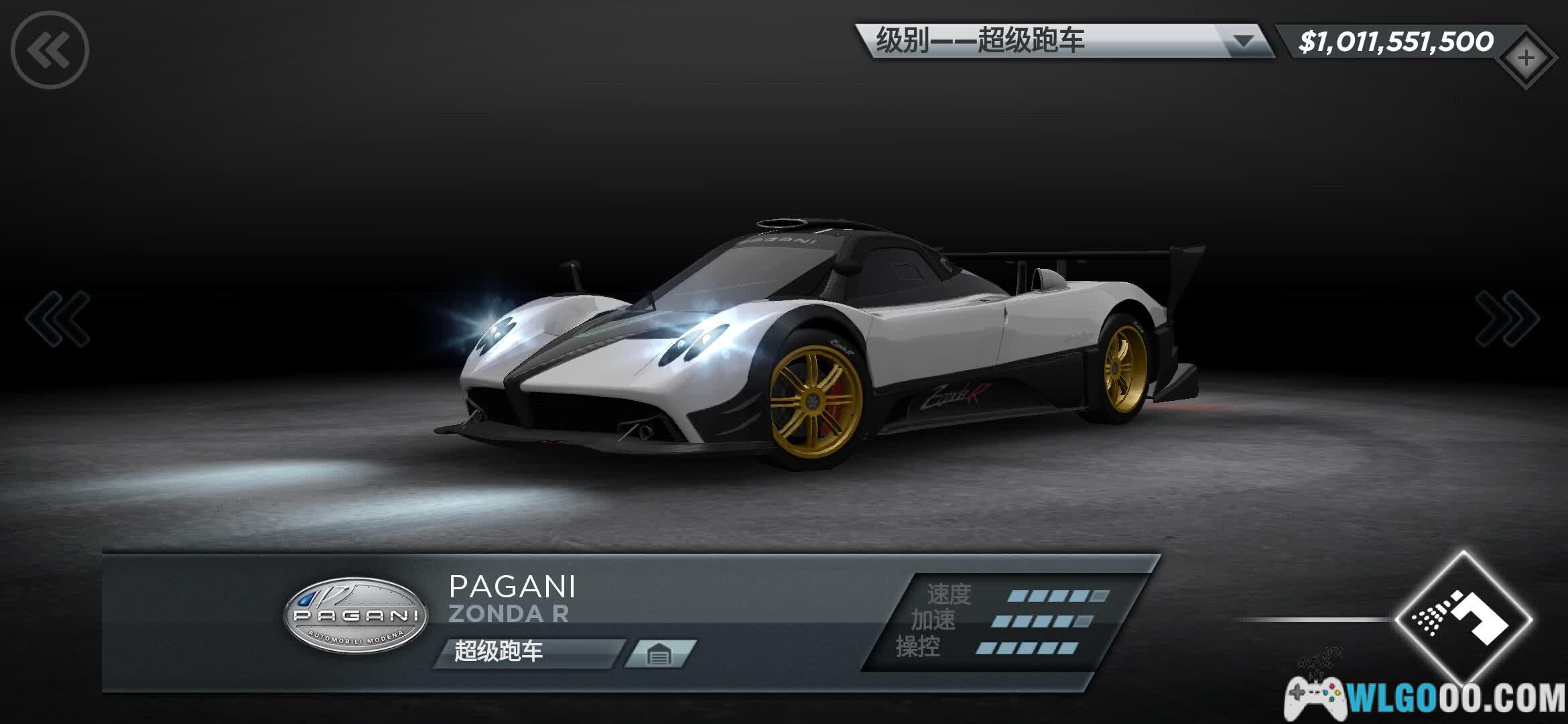Add more cash with the plus button

click(1526, 58)
